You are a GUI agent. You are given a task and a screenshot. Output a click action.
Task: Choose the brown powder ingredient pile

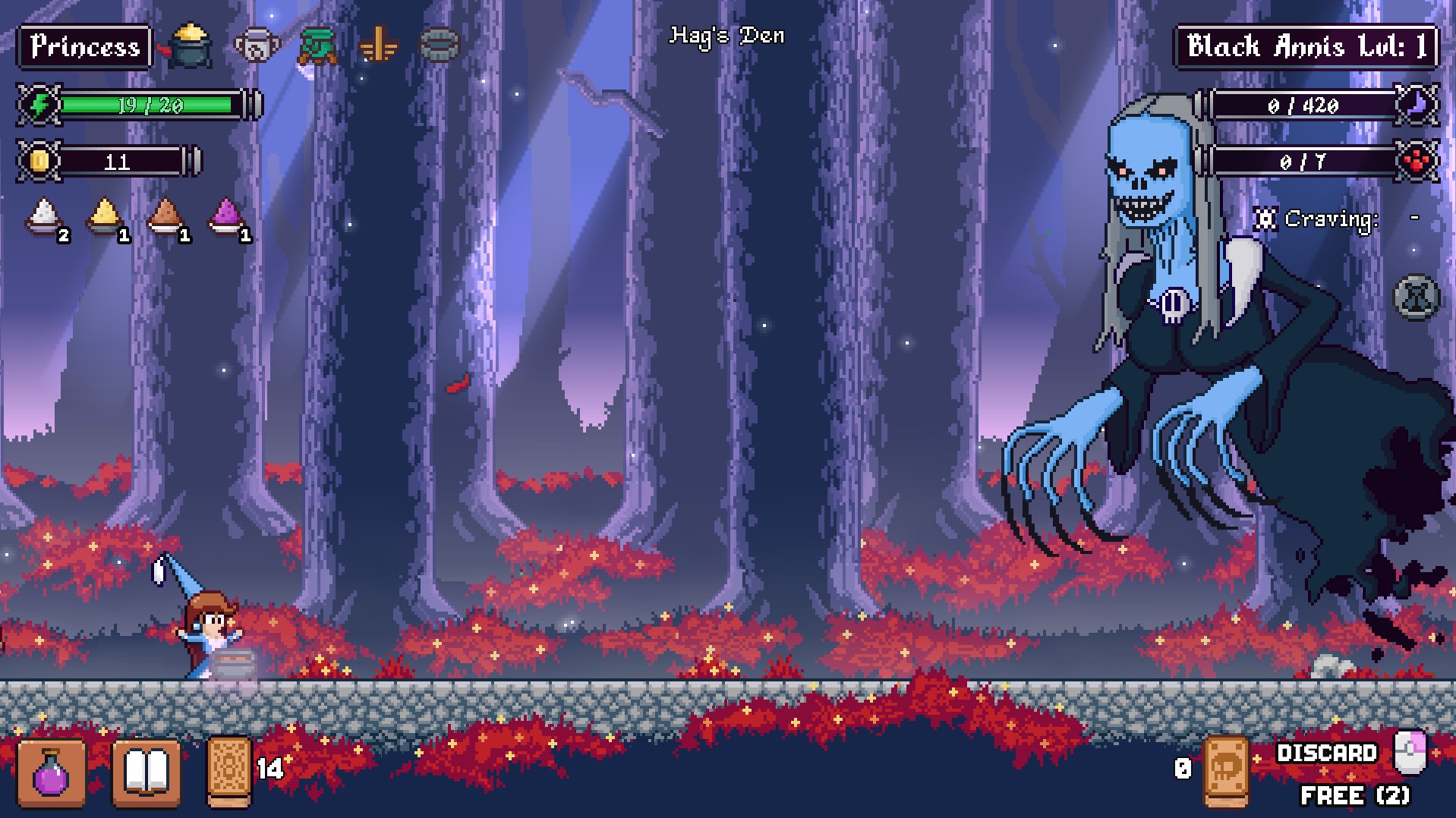[x=165, y=218]
